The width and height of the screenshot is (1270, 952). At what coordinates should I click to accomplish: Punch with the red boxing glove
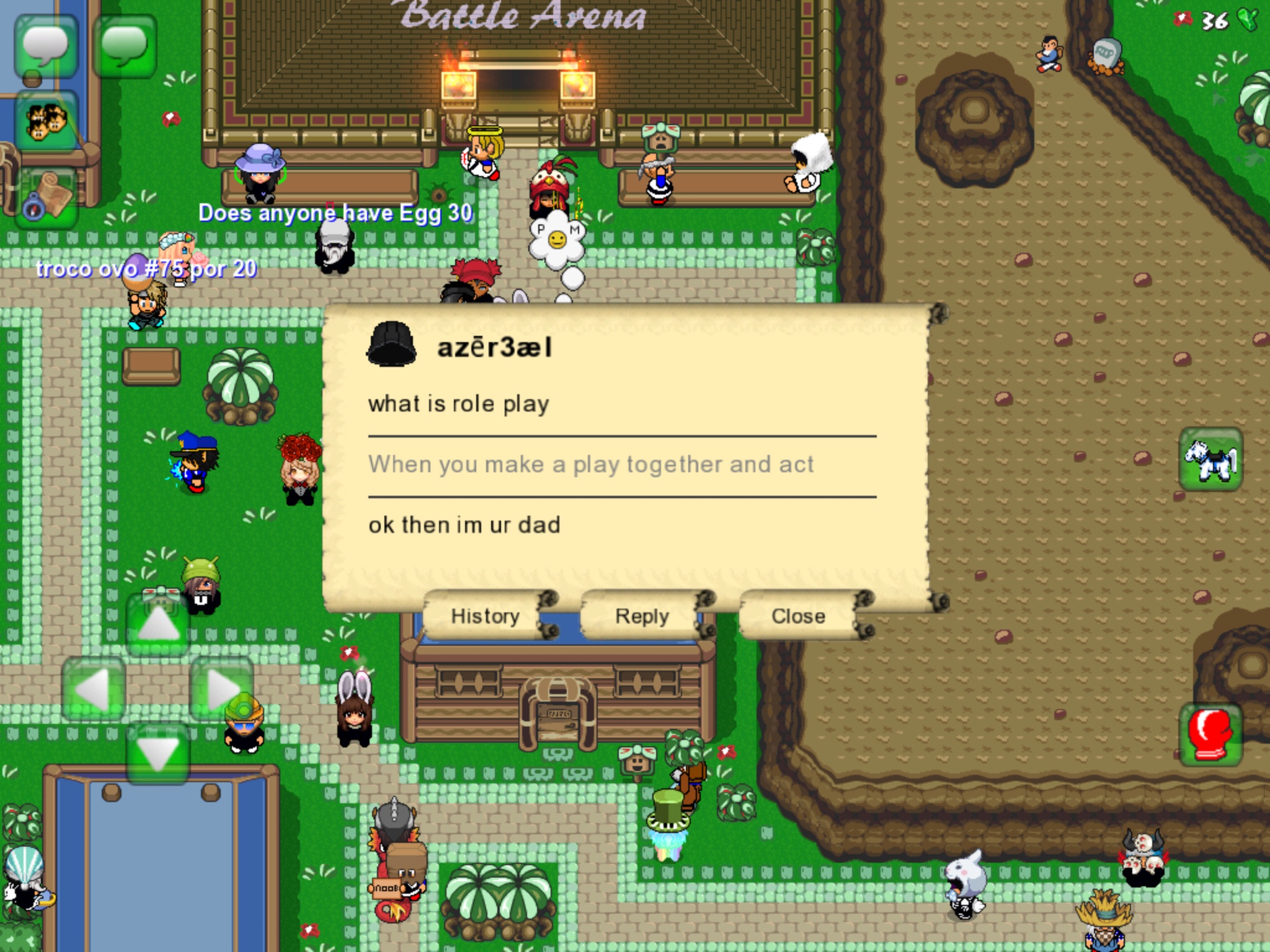click(x=1210, y=734)
